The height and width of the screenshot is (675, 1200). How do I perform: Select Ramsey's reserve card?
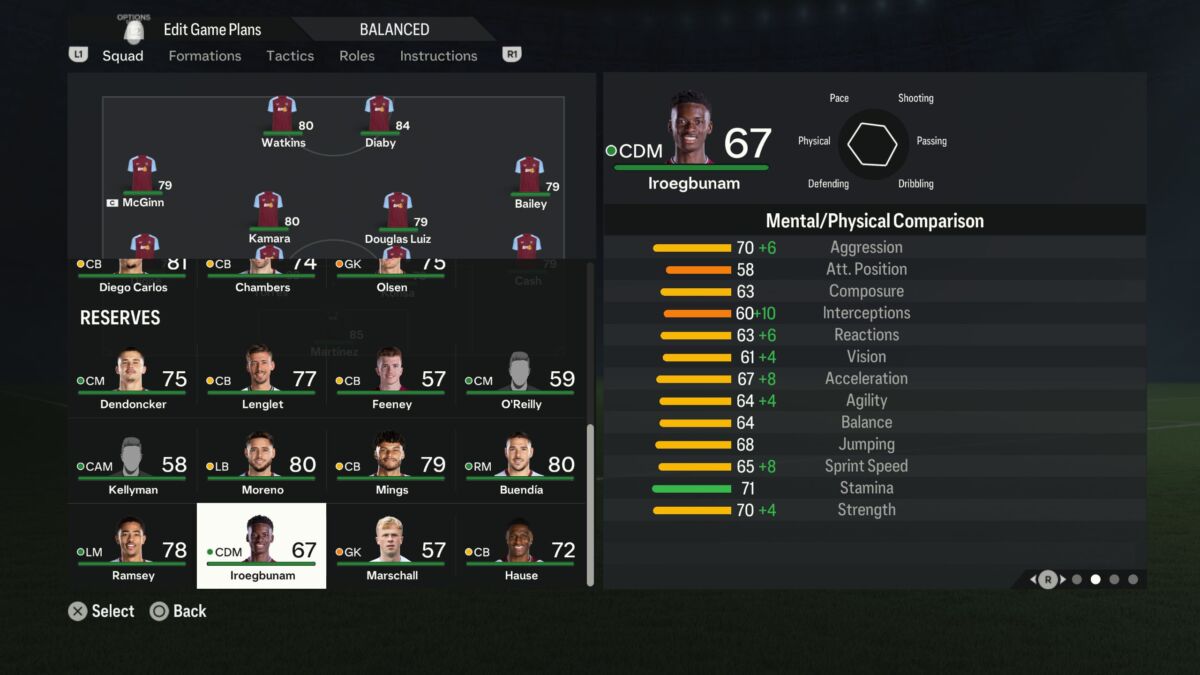coord(132,552)
